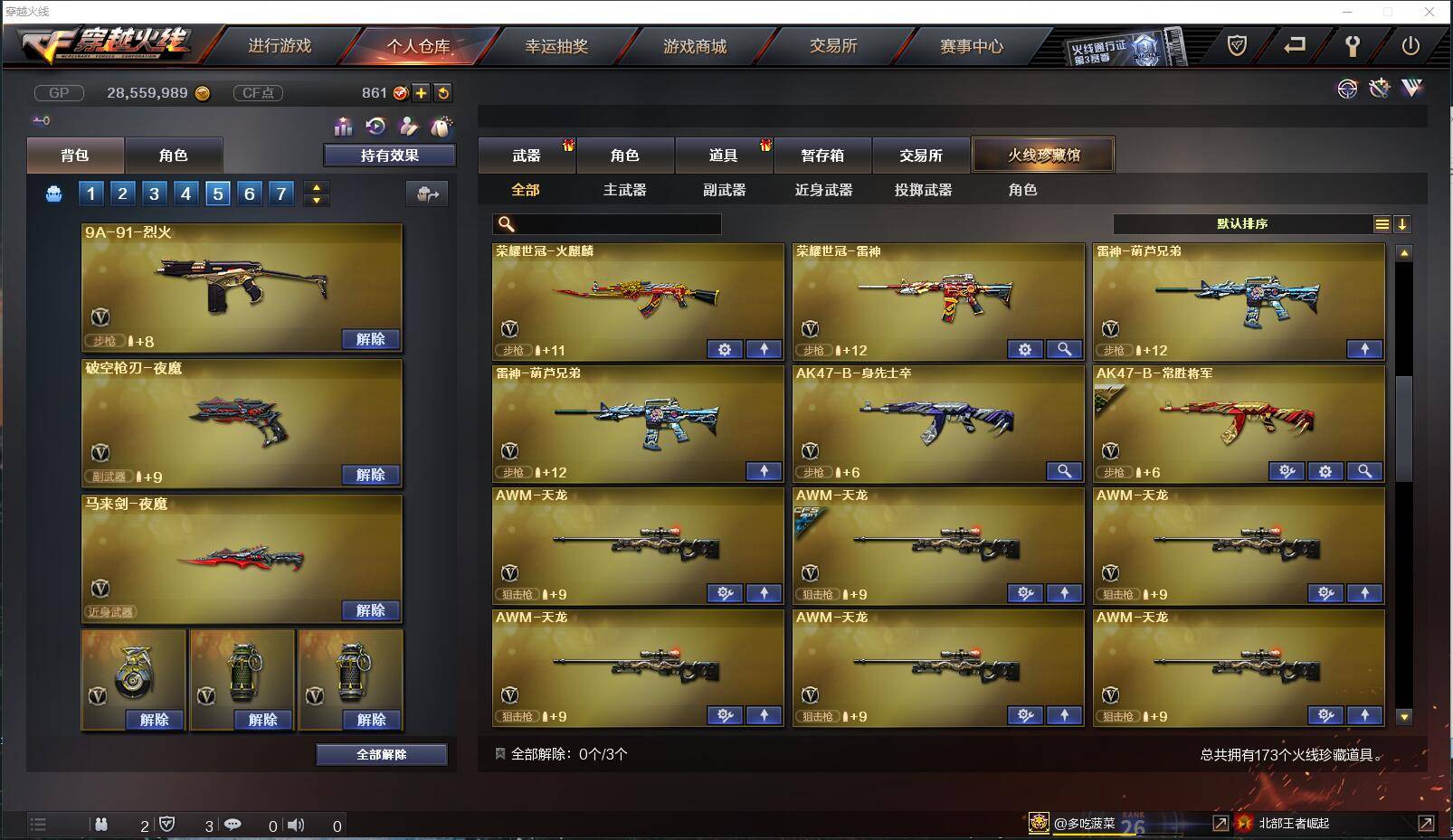Mute the speaker icon in the bottom bar

tap(297, 825)
